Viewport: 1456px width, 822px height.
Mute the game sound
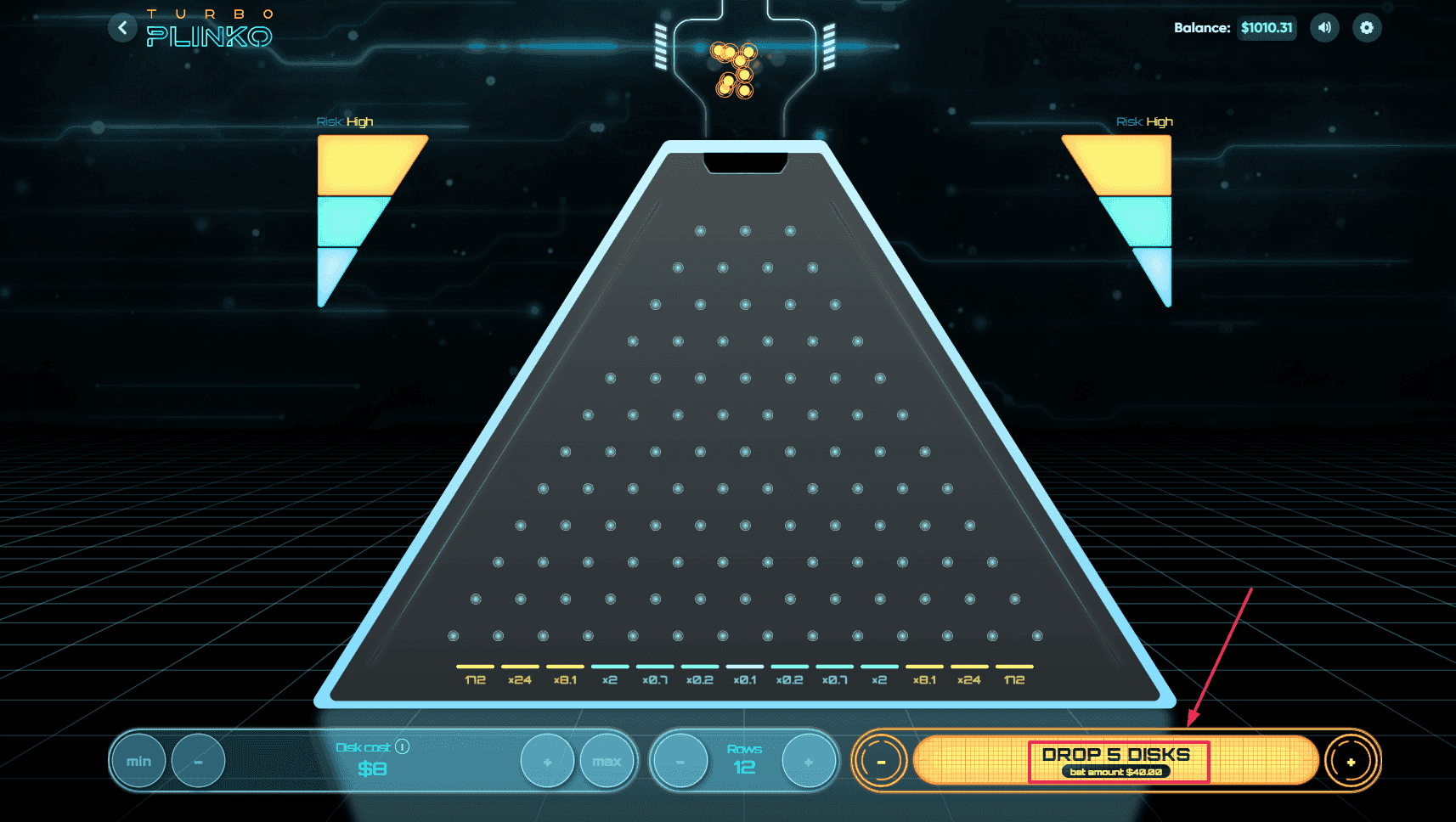coord(1324,28)
